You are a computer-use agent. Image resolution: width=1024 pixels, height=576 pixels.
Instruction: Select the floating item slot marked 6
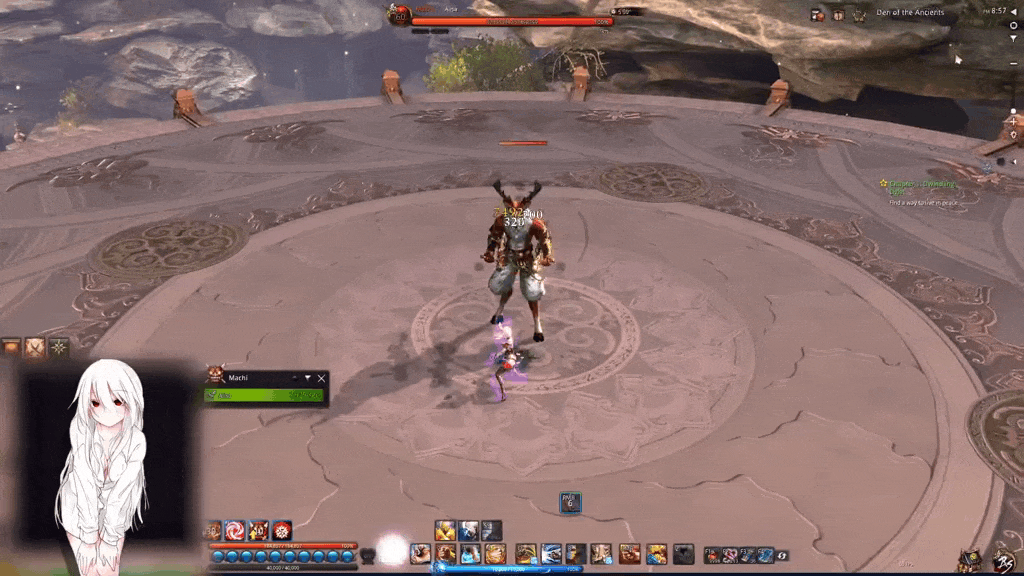coord(570,503)
